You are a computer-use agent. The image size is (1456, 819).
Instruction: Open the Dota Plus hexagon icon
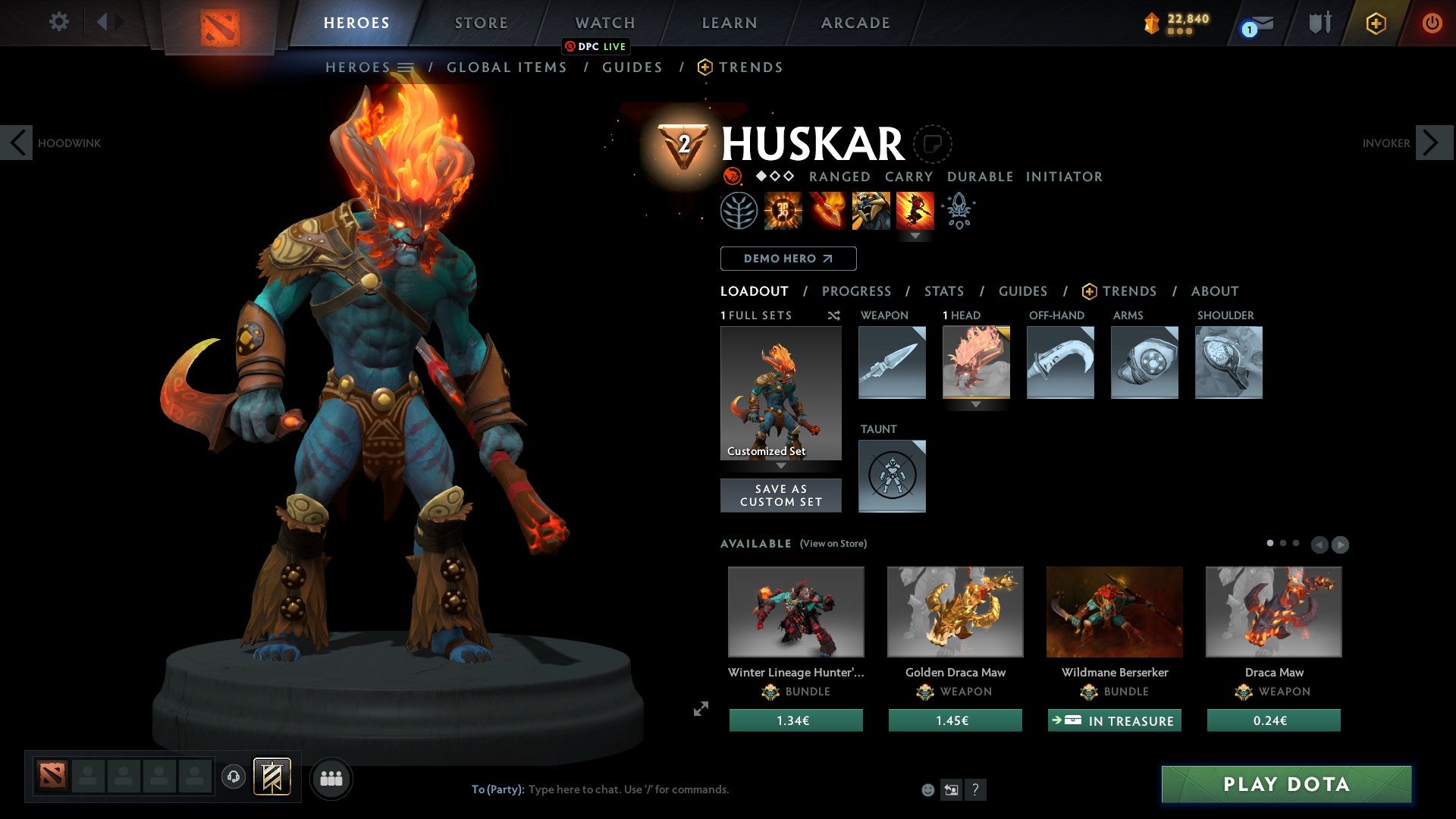pyautogui.click(x=1376, y=23)
